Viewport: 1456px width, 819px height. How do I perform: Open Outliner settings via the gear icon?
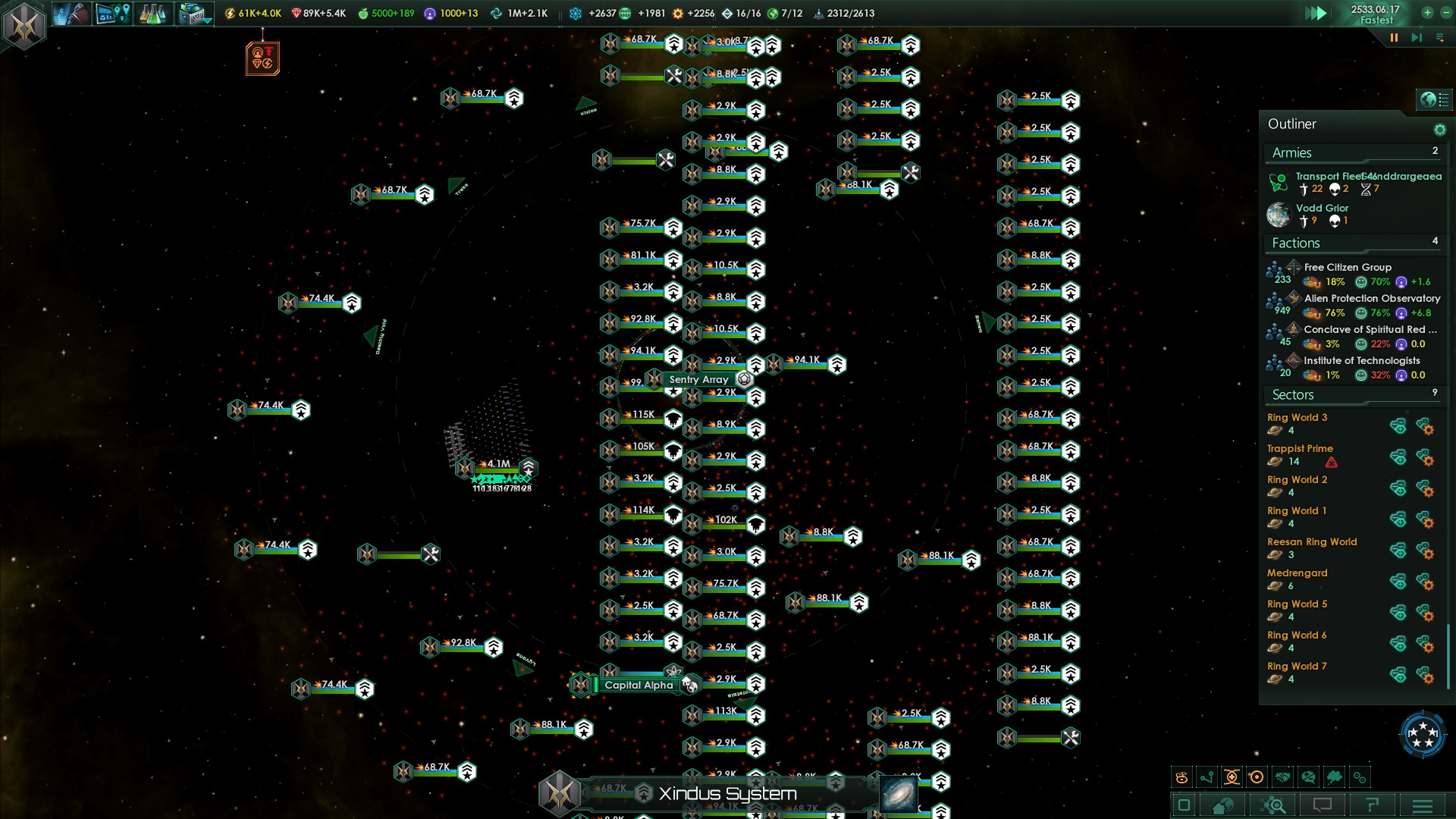click(1440, 129)
